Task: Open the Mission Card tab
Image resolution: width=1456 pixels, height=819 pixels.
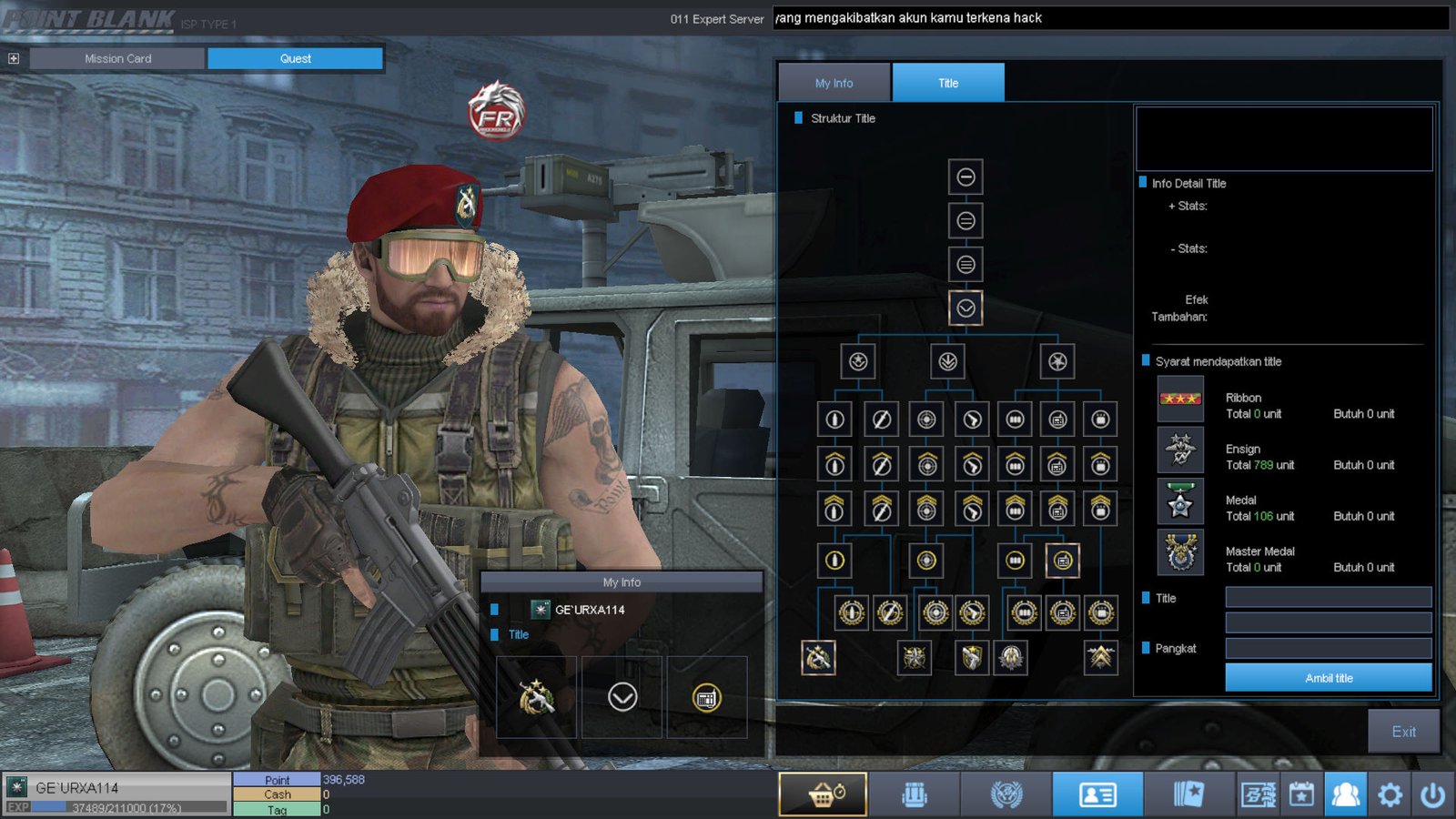Action: [x=117, y=58]
